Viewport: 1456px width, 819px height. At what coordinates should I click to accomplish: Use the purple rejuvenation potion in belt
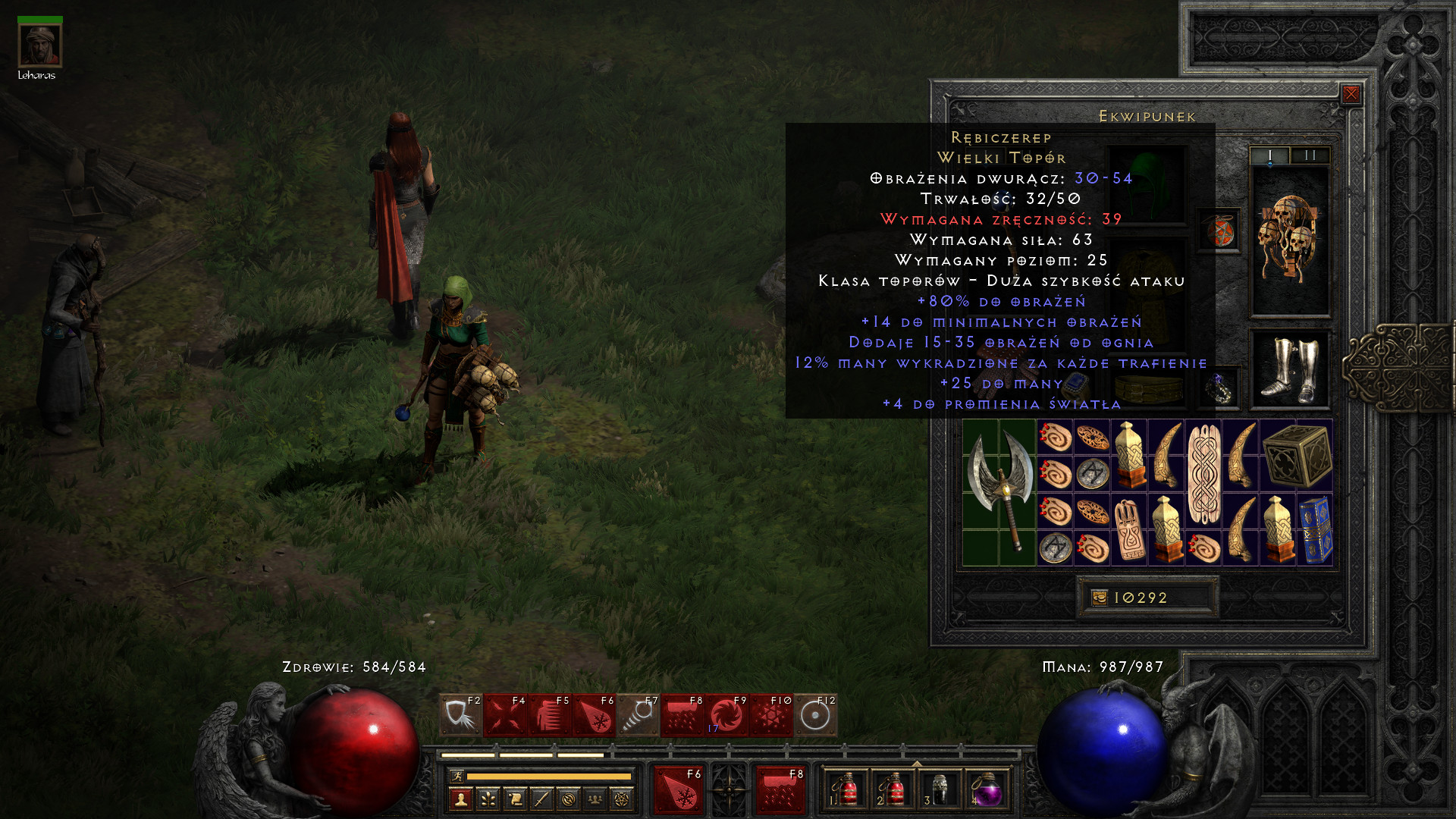coord(986,791)
